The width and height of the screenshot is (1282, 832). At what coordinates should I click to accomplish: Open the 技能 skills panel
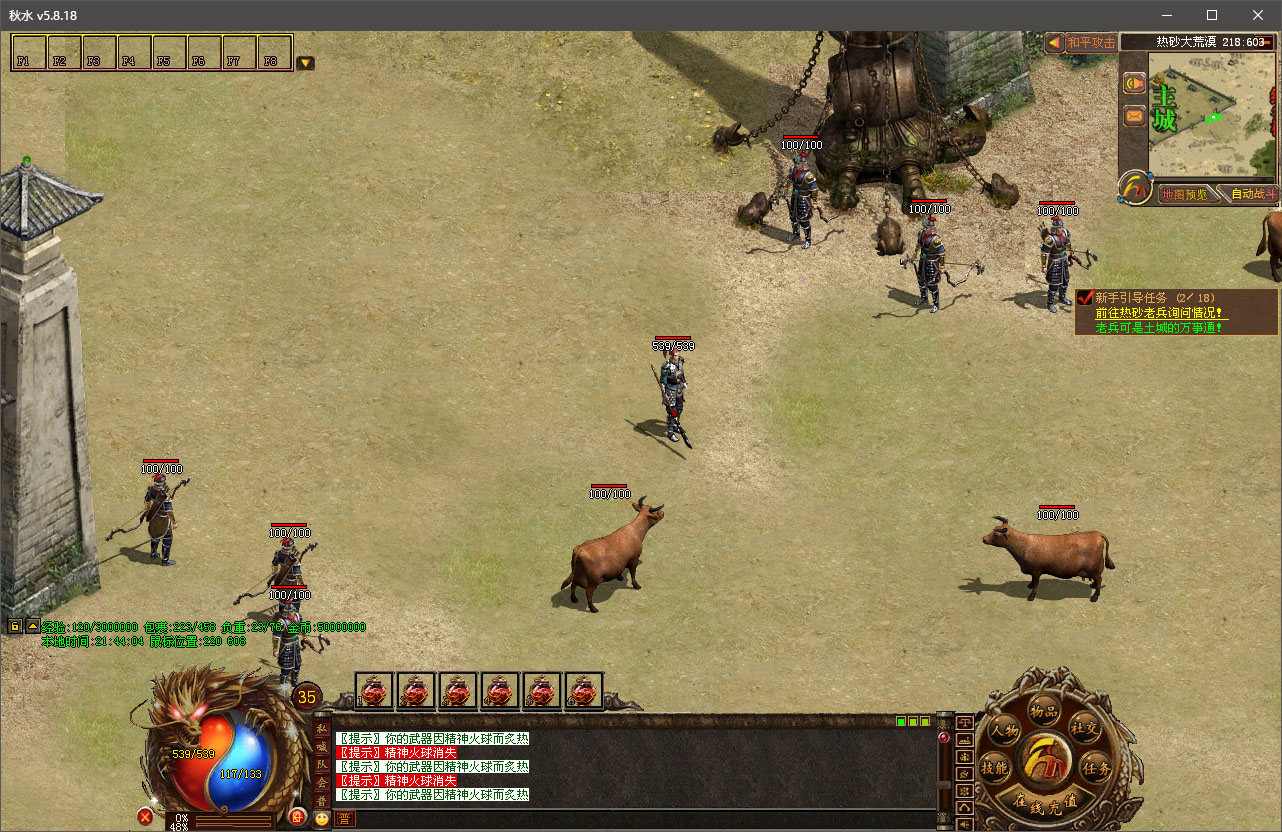pos(994,768)
